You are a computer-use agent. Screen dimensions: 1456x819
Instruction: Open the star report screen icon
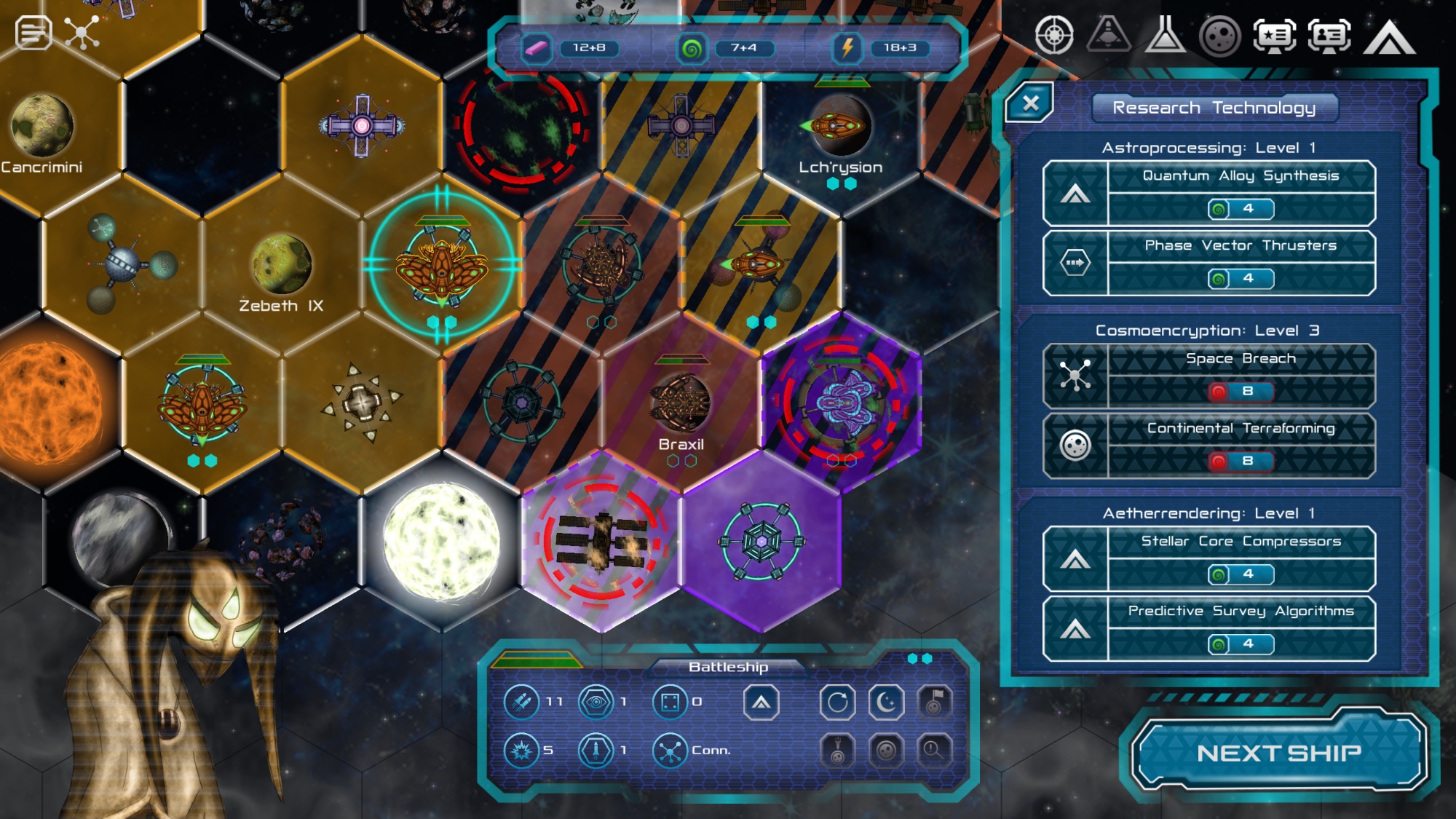point(1274,35)
